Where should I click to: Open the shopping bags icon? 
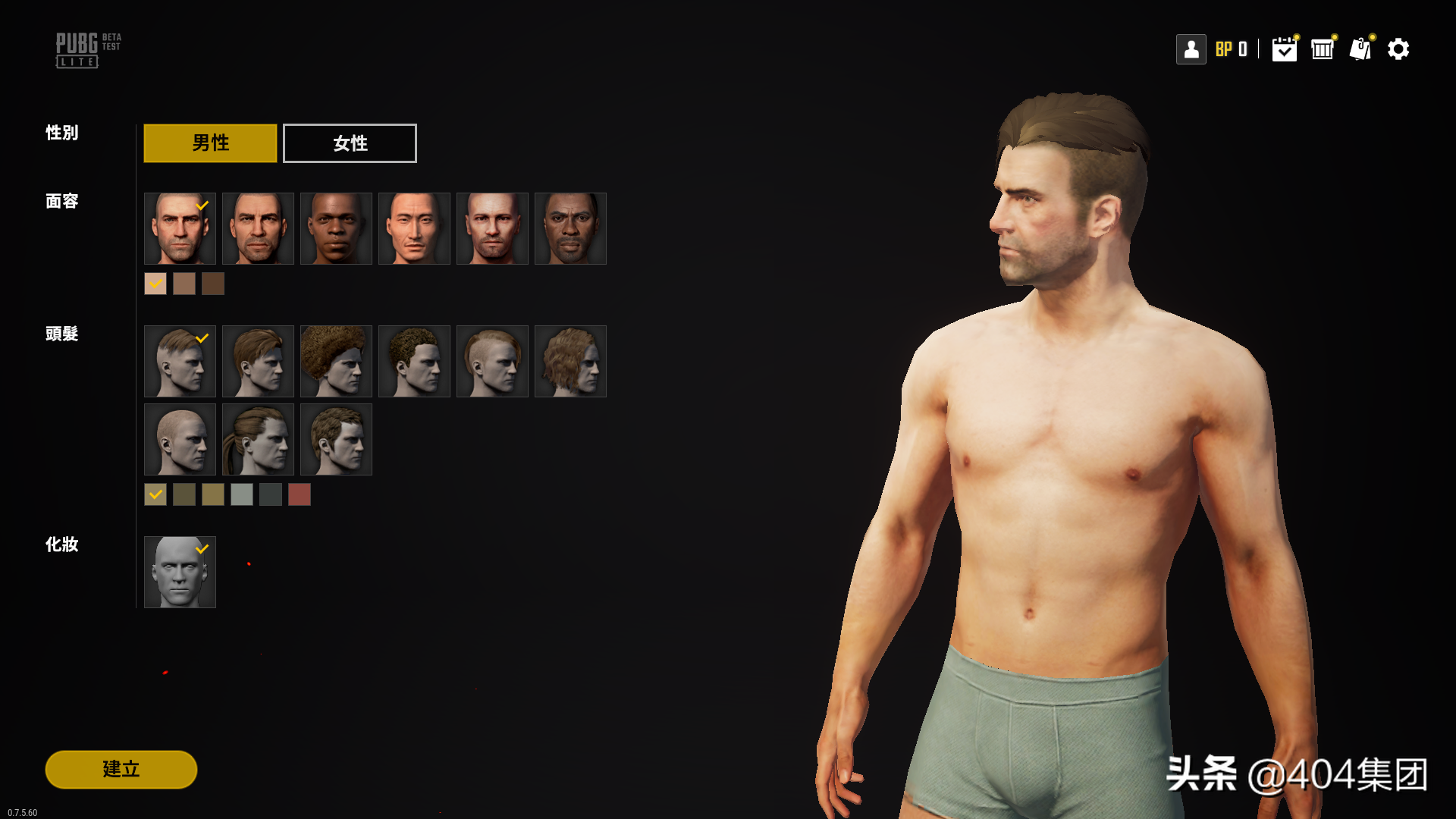pos(1360,49)
